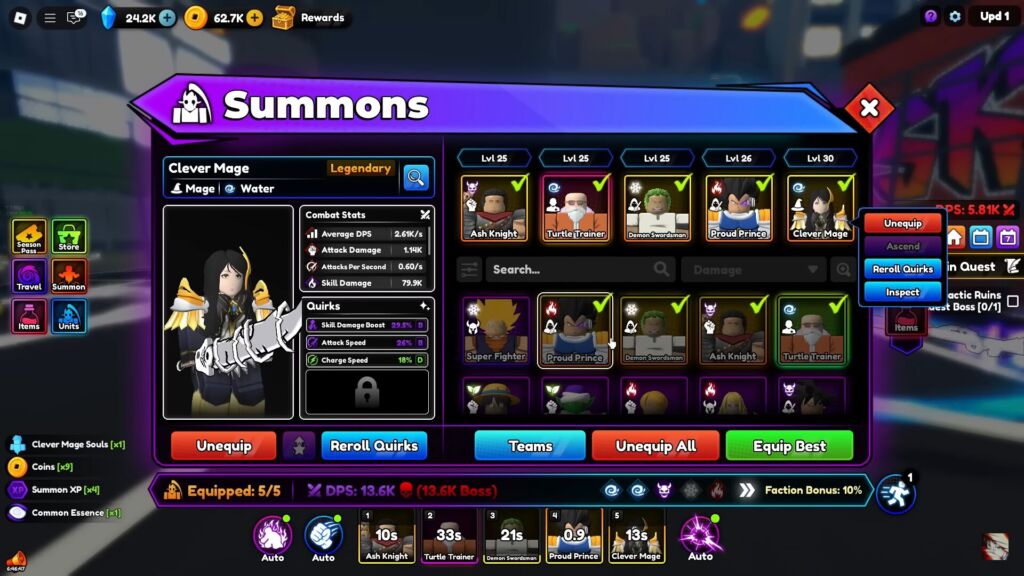
Task: Click the red Unequip option in popup
Action: tap(902, 224)
